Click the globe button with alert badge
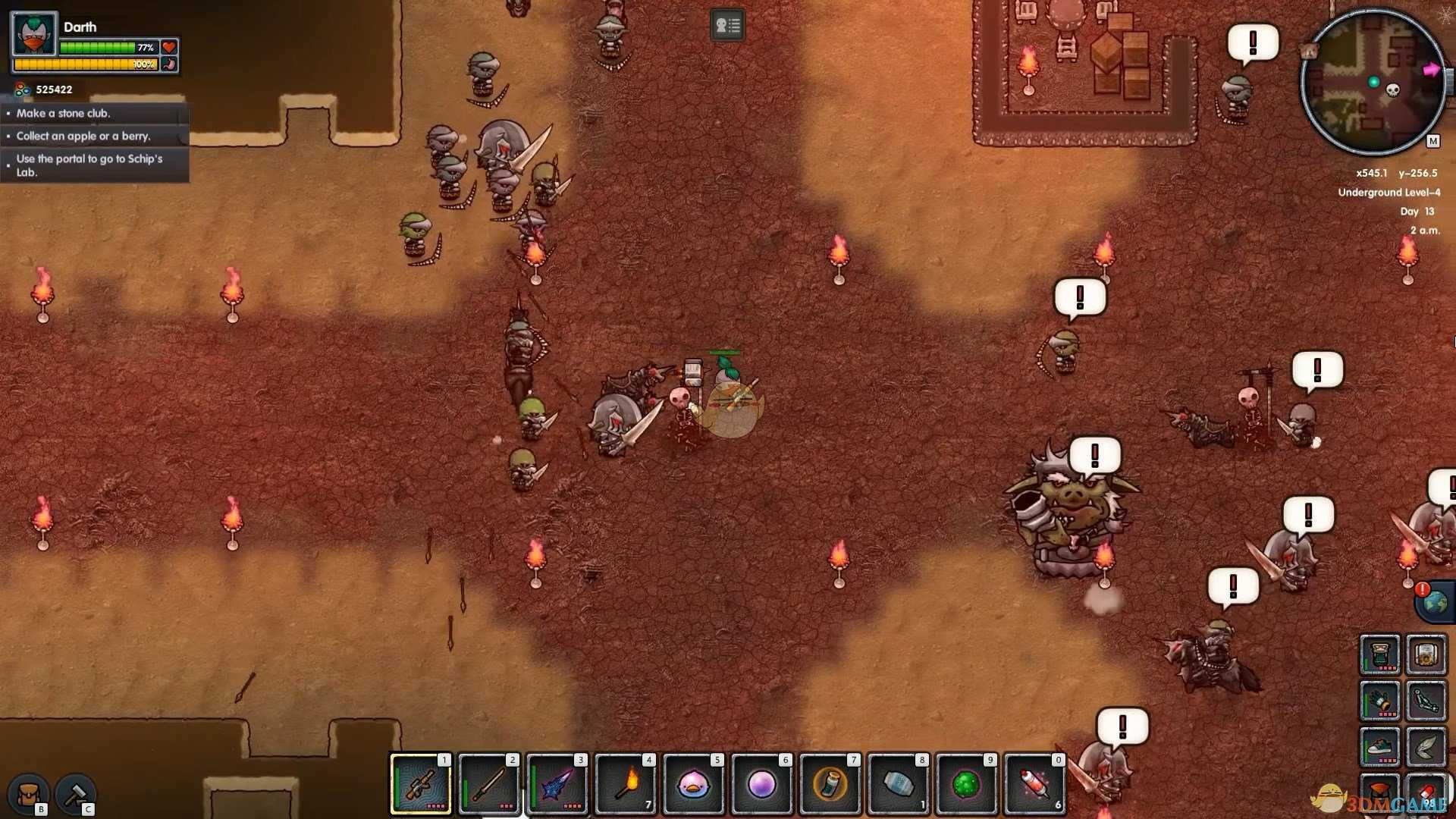The image size is (1456, 819). [x=1435, y=603]
